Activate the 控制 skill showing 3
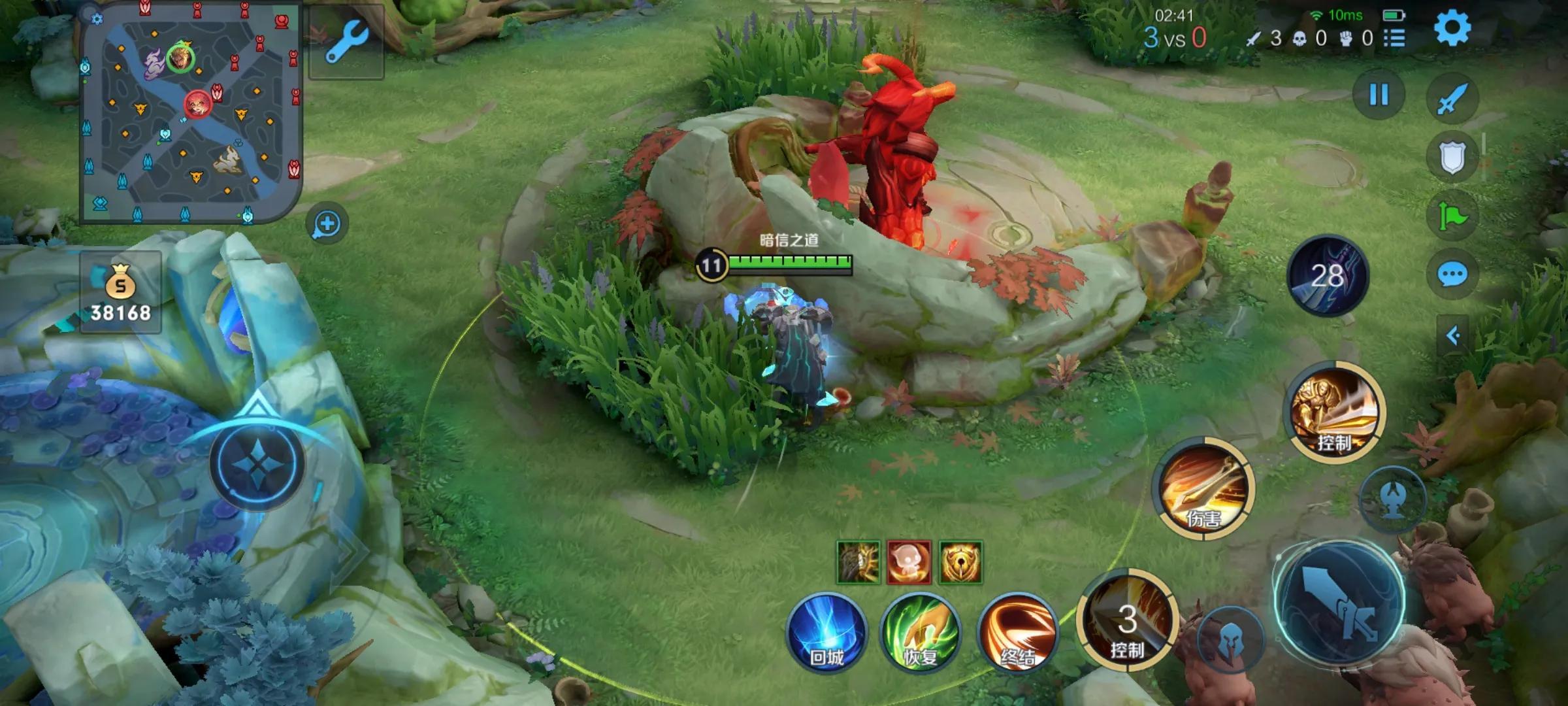 pos(1128,621)
